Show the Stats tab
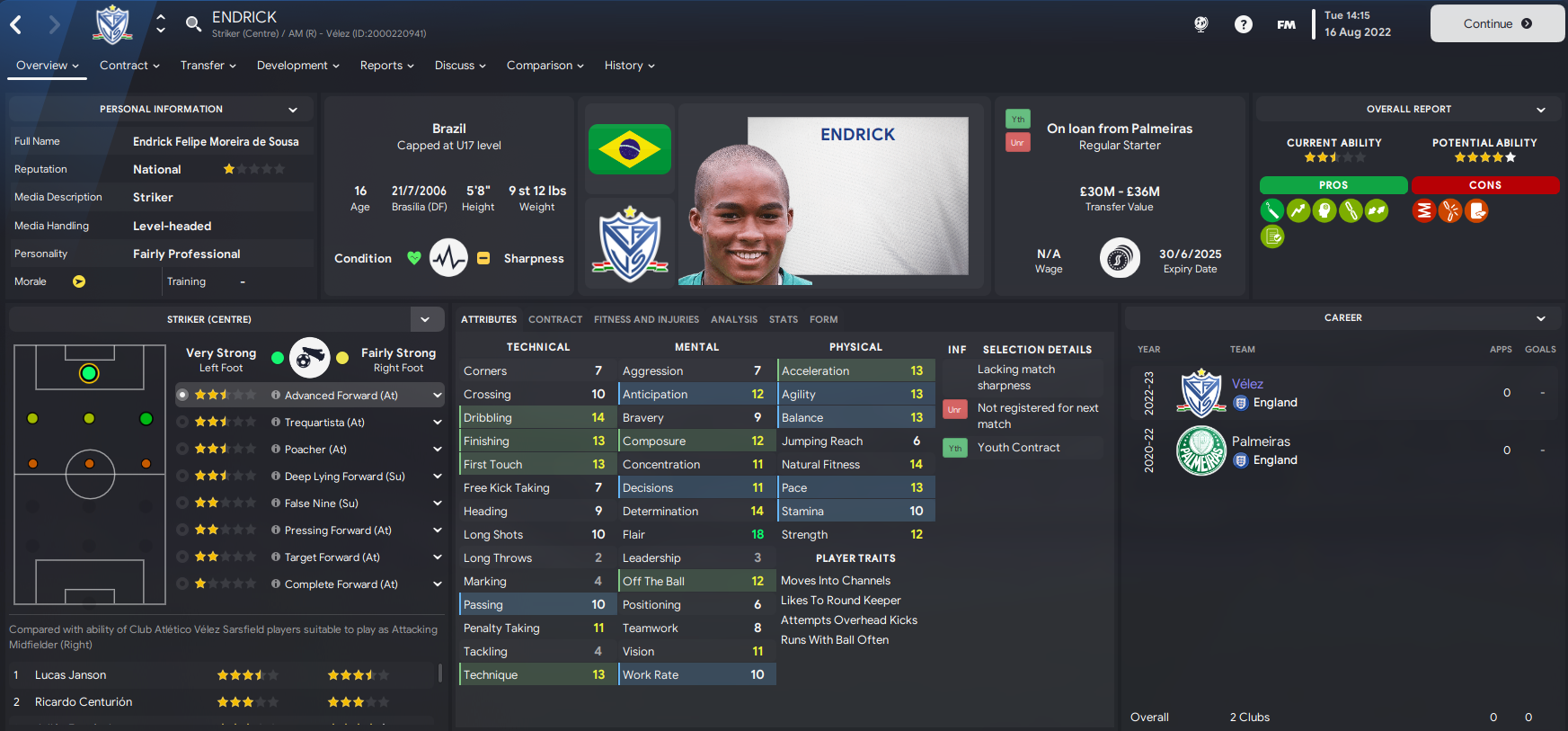Screen dimensions: 1568x731 click(x=783, y=319)
